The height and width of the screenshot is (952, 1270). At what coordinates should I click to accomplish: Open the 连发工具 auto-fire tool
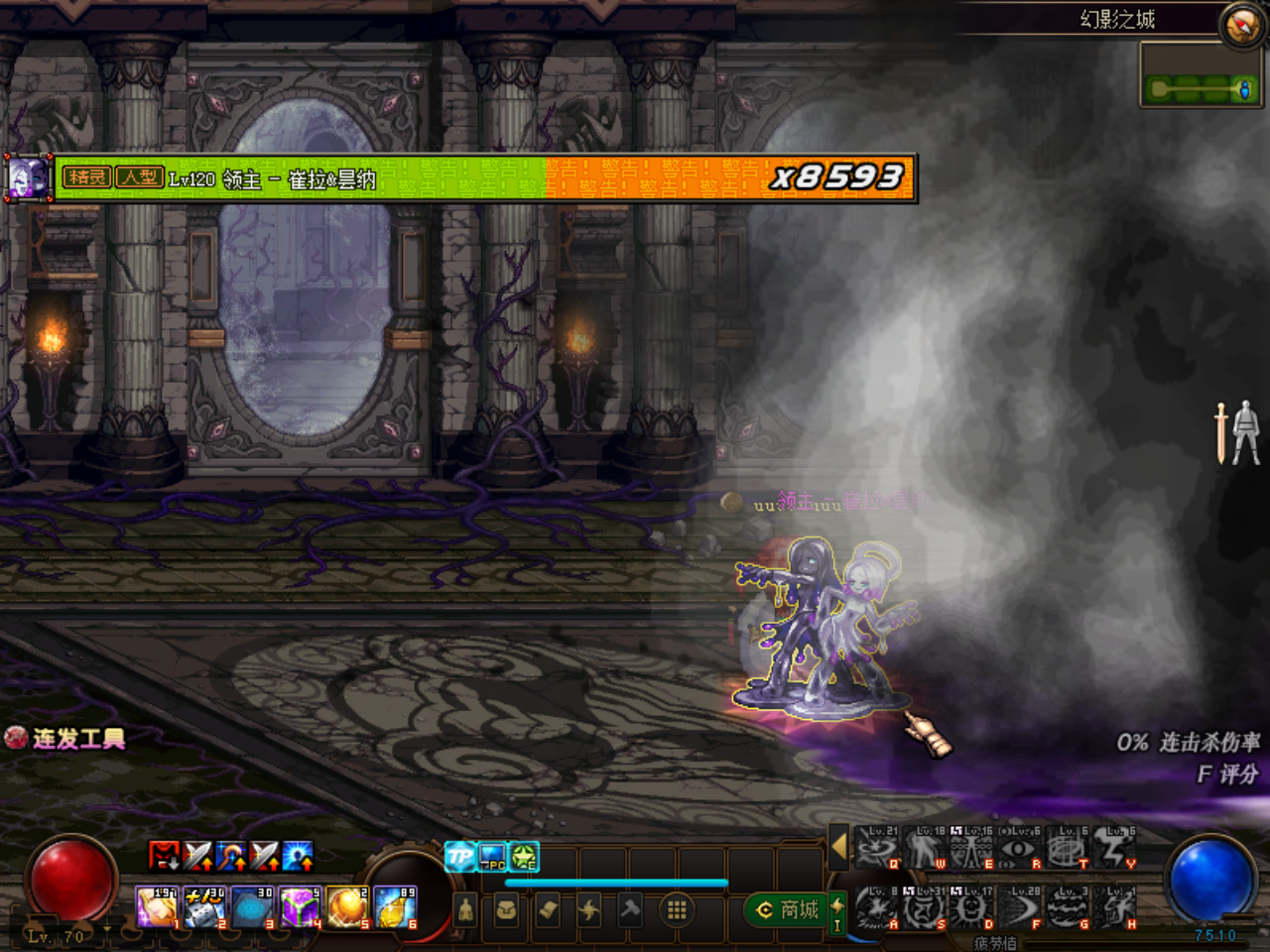(x=69, y=738)
